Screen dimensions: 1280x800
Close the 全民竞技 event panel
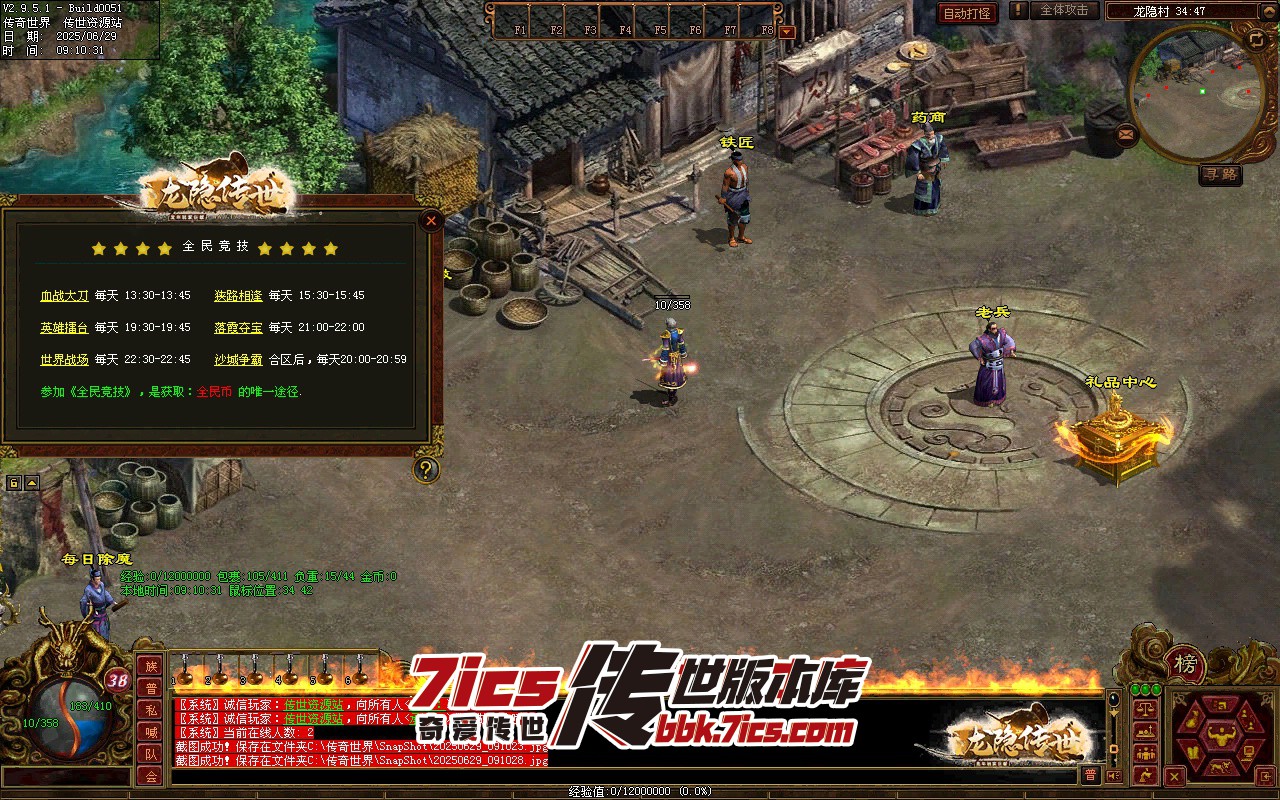click(431, 221)
